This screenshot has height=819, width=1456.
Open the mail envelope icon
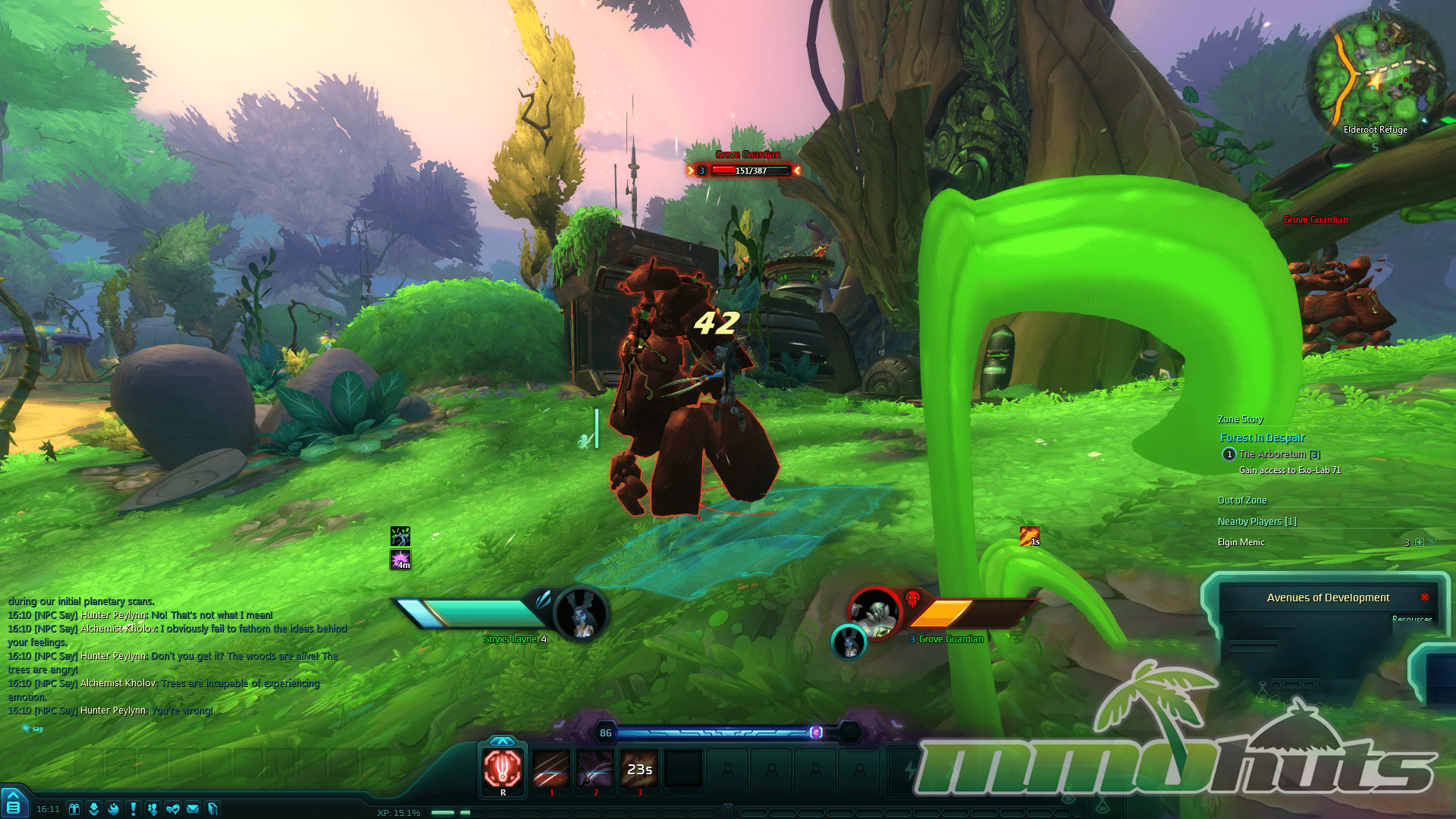(x=193, y=809)
